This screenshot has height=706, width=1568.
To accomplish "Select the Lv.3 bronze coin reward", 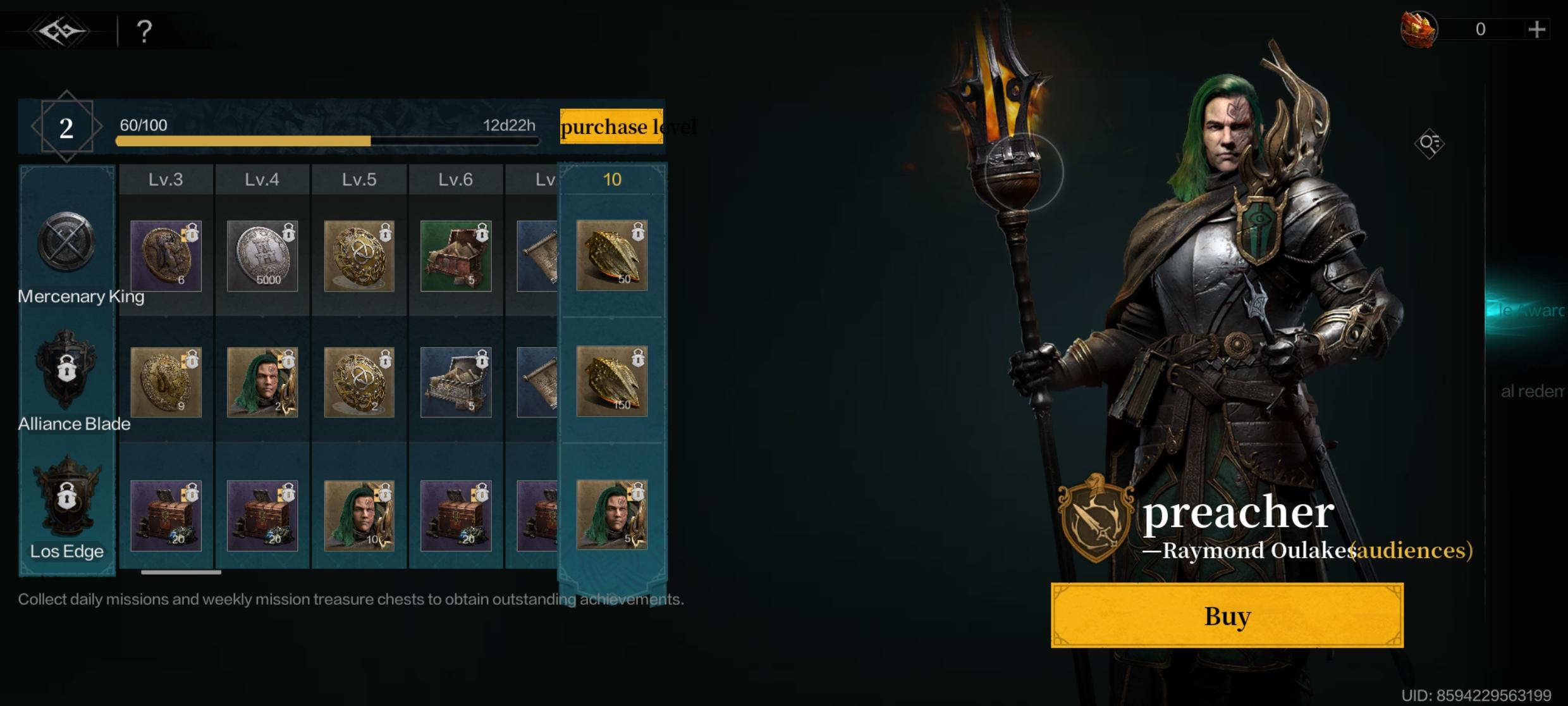I will click(166, 256).
